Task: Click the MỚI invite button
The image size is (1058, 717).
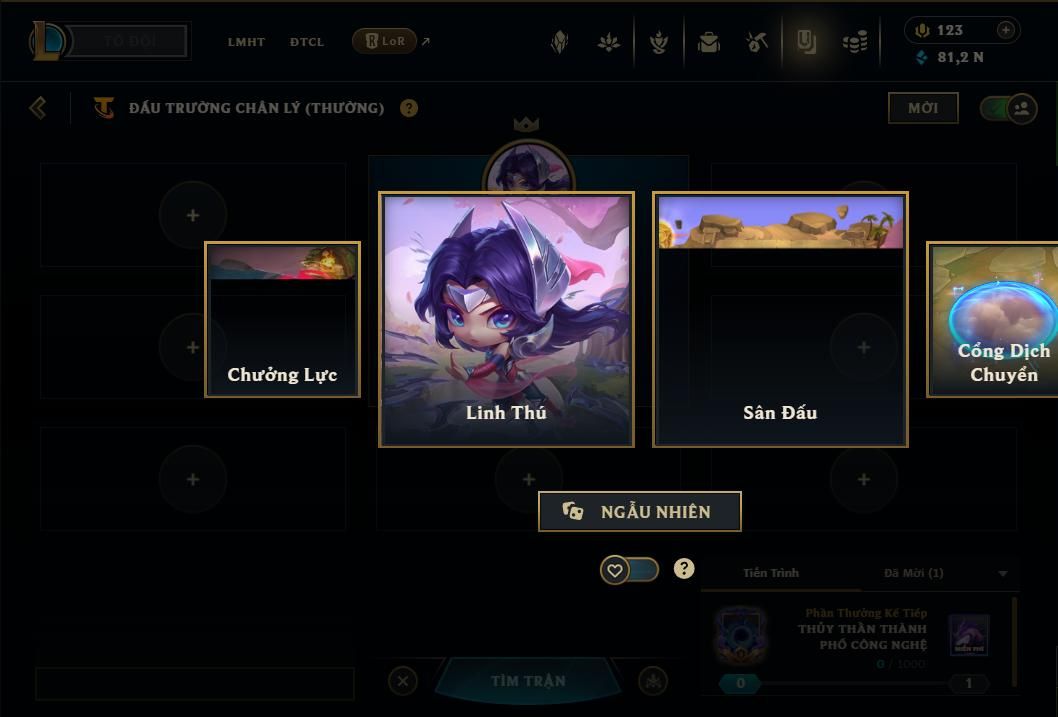Action: click(923, 108)
